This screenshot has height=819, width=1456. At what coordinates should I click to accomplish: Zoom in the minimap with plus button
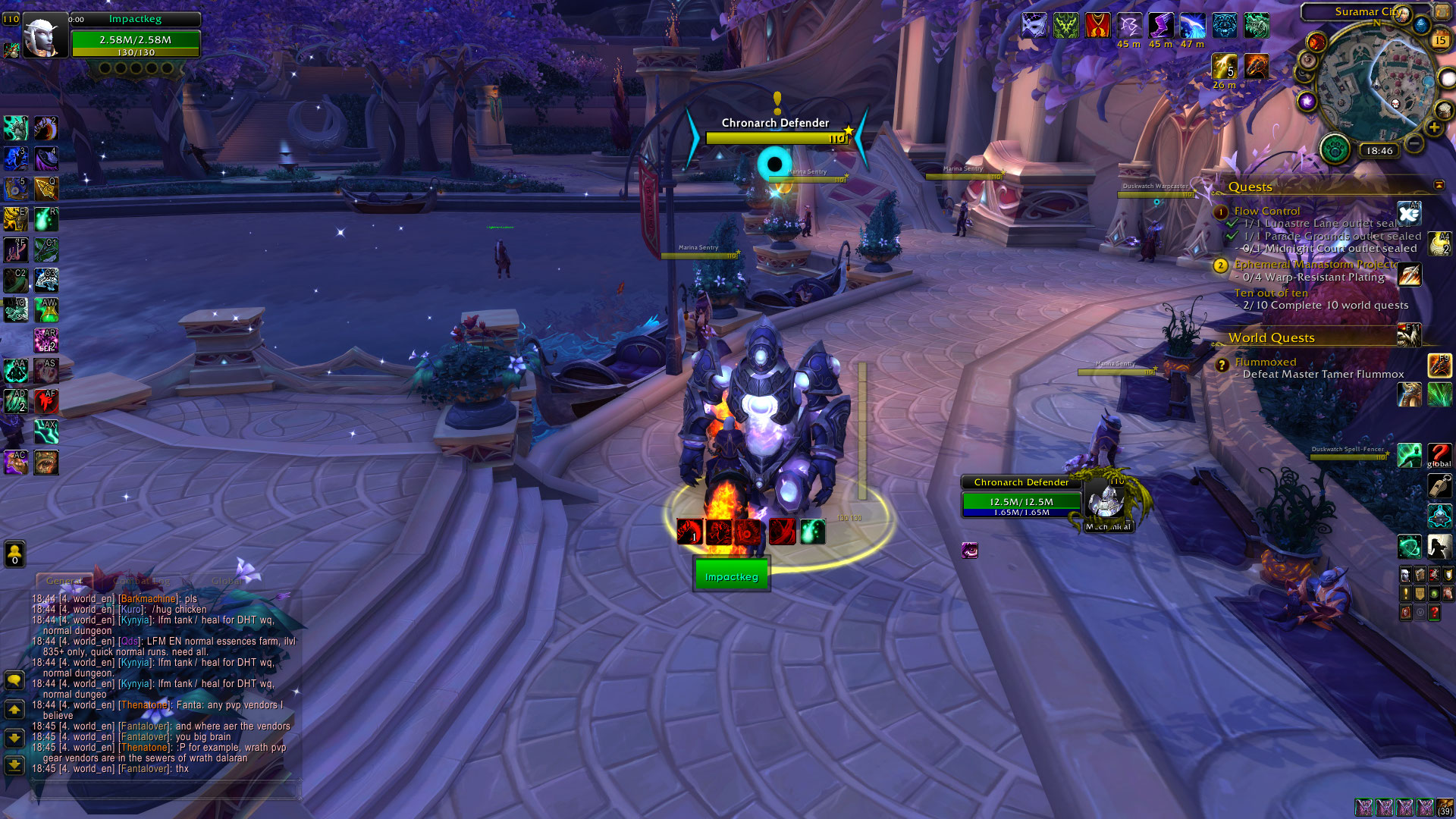coord(1433,128)
